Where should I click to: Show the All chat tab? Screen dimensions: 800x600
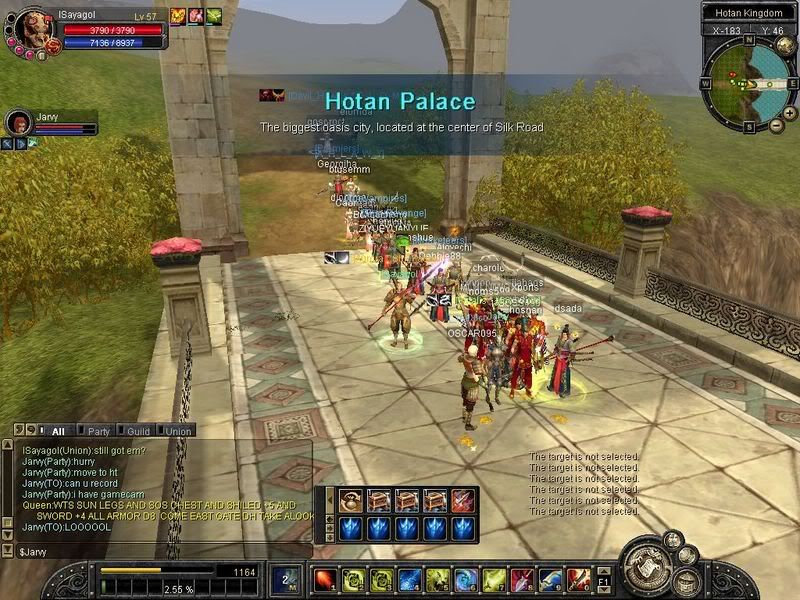(58, 431)
